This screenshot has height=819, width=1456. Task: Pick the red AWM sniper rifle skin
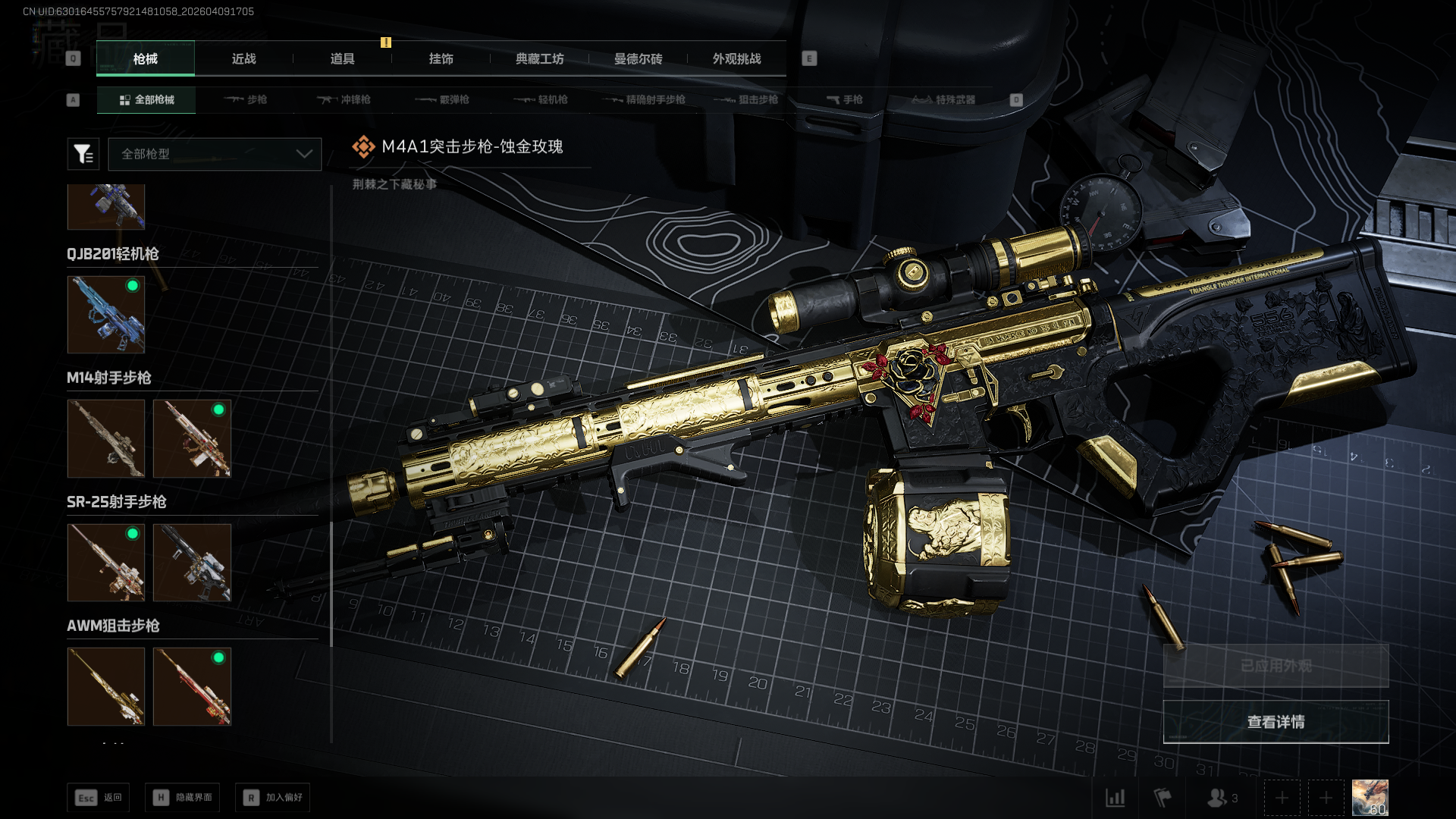pyautogui.click(x=192, y=686)
